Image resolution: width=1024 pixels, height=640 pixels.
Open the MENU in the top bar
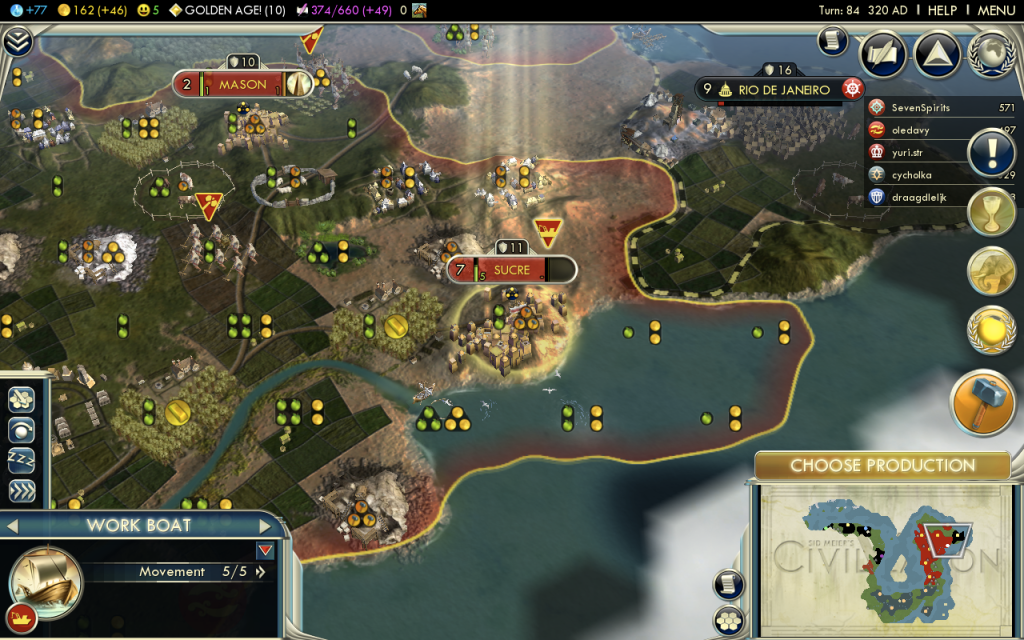996,10
